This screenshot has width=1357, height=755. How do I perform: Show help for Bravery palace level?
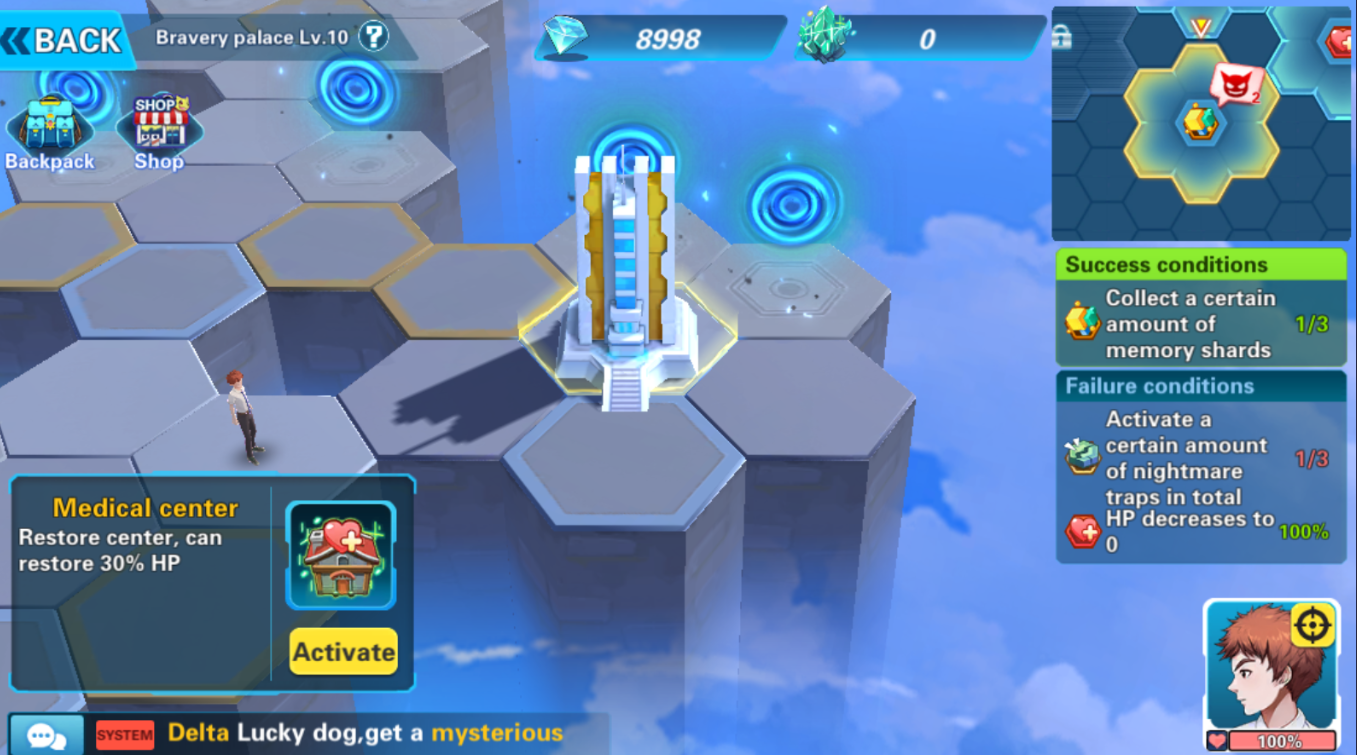click(373, 38)
